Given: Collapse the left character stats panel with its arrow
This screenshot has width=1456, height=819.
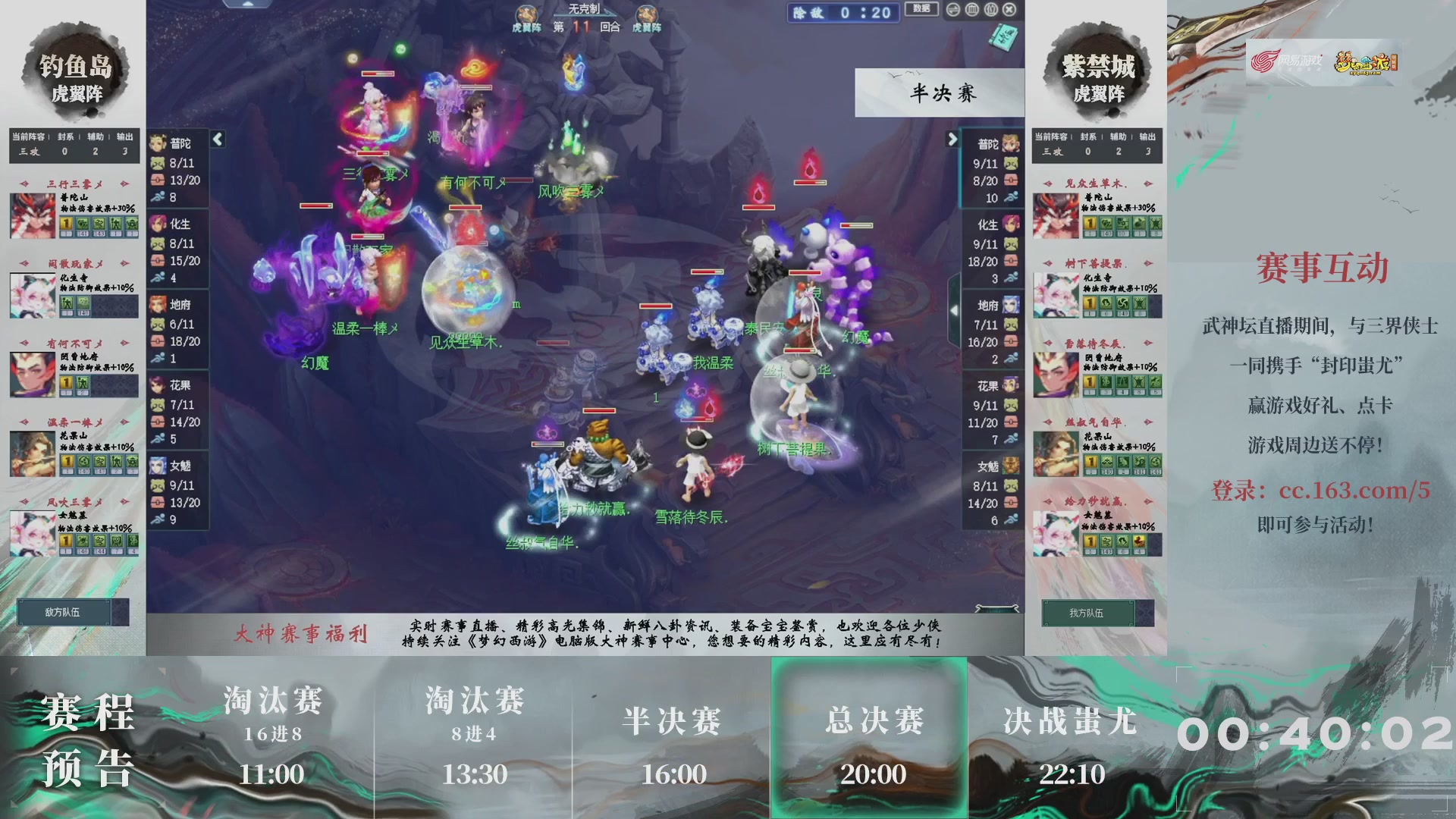Looking at the screenshot, I should (x=217, y=139).
